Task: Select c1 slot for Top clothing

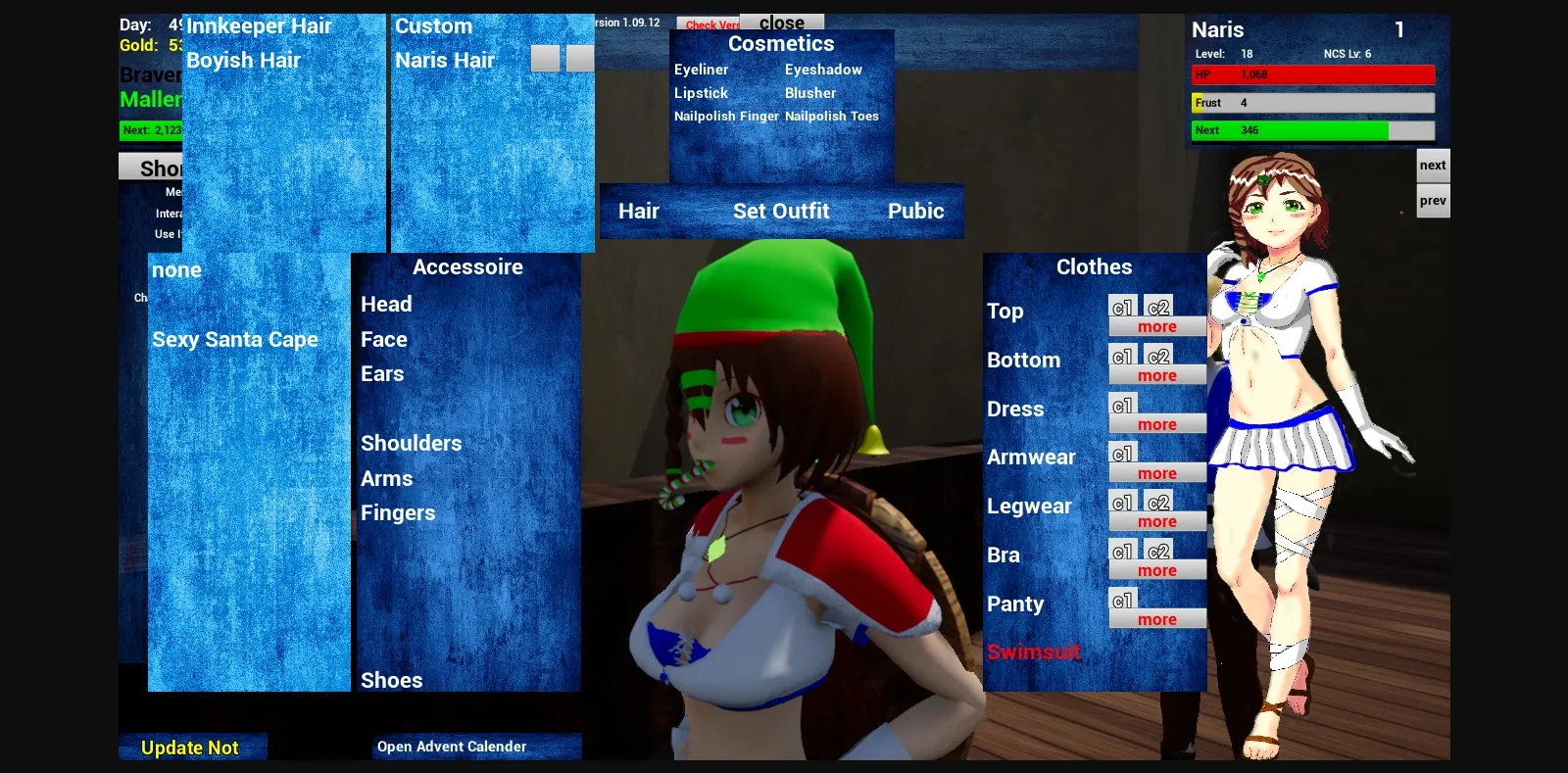Action: coord(1121,306)
